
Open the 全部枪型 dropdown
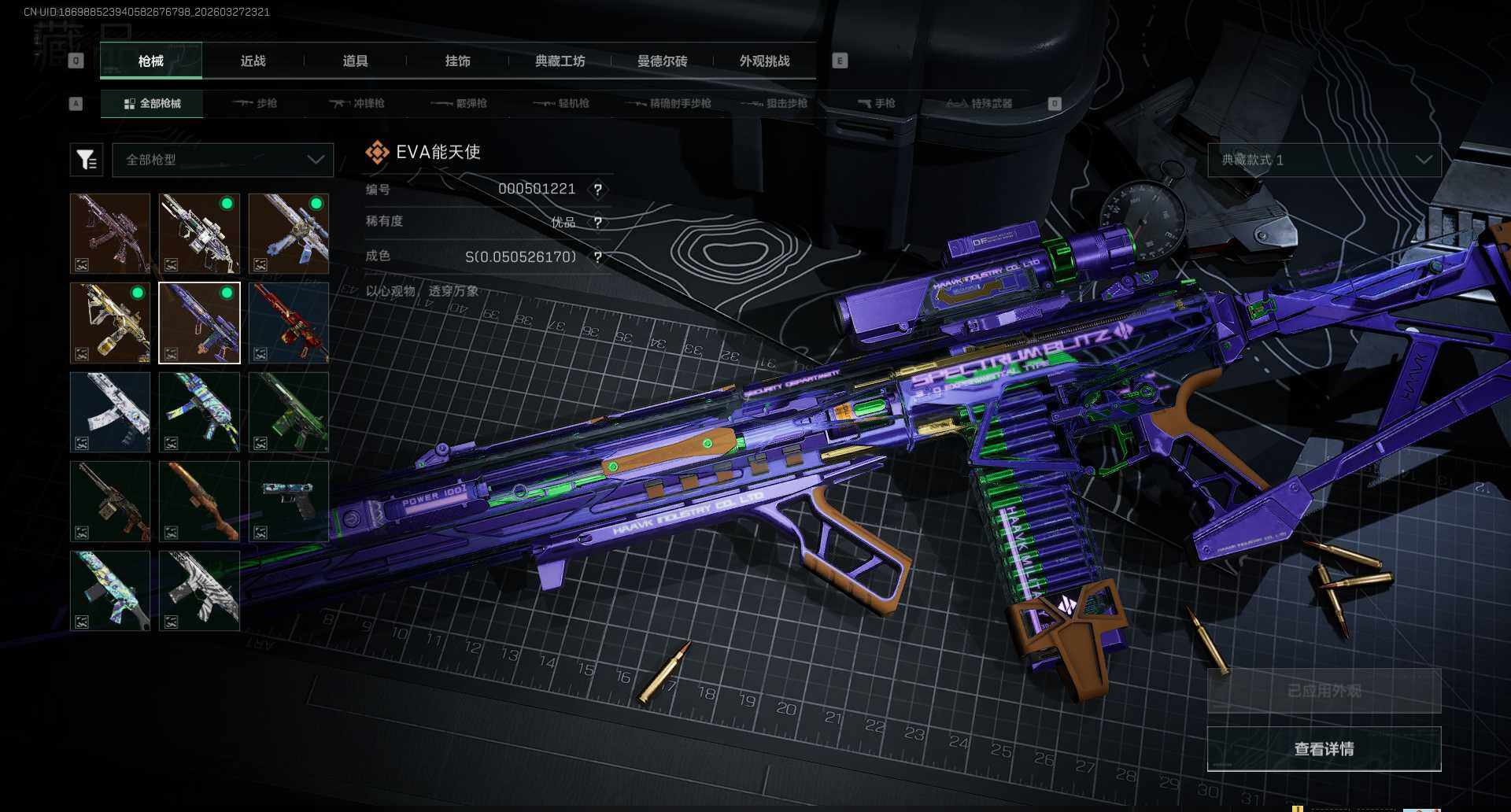pos(224,160)
